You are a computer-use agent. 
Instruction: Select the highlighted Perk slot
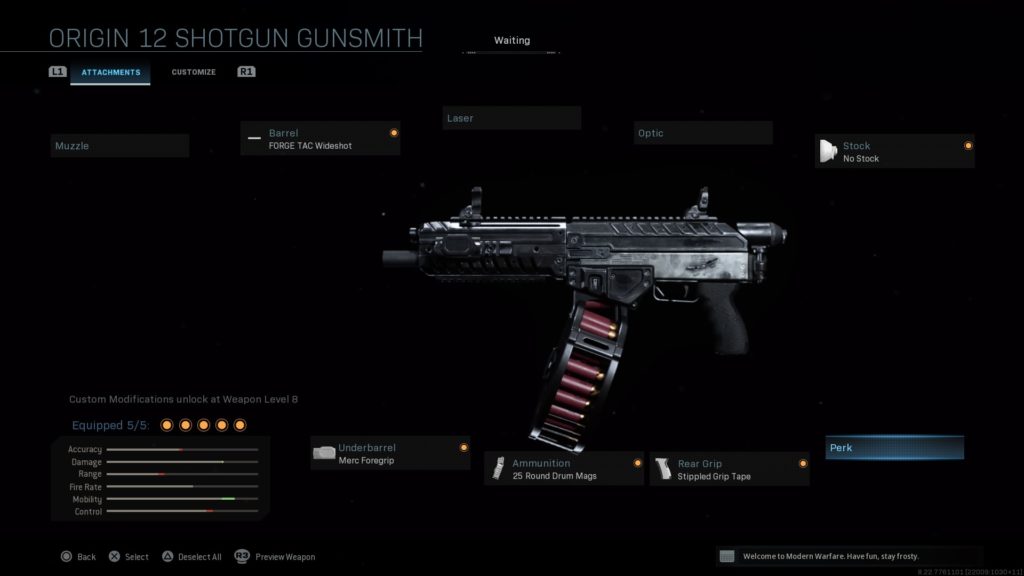[x=894, y=448]
